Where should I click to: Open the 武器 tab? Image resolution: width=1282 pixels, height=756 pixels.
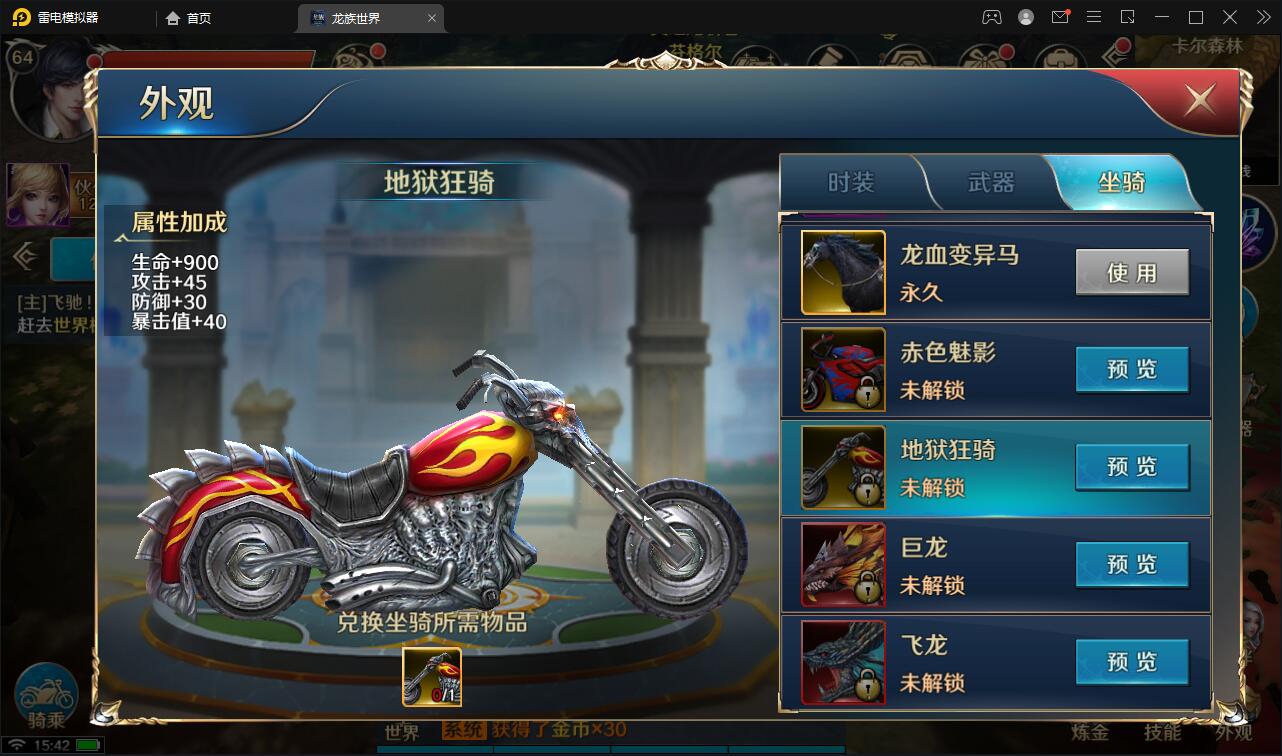click(991, 182)
